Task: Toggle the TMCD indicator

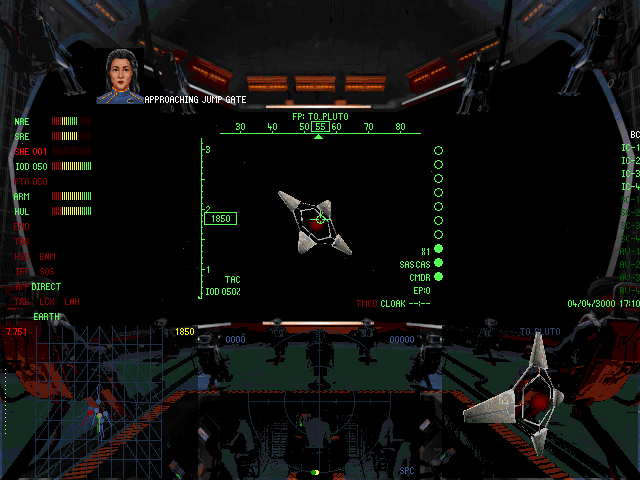Action: 367,303
